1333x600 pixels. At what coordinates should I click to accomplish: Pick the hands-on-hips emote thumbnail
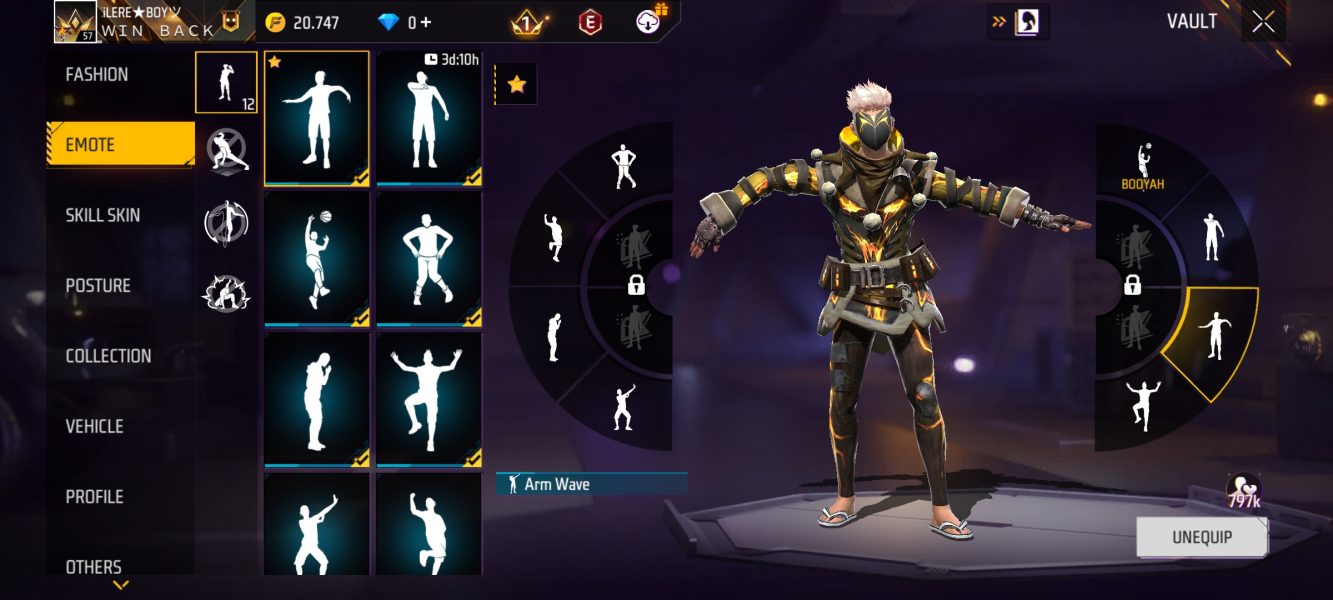click(x=429, y=258)
